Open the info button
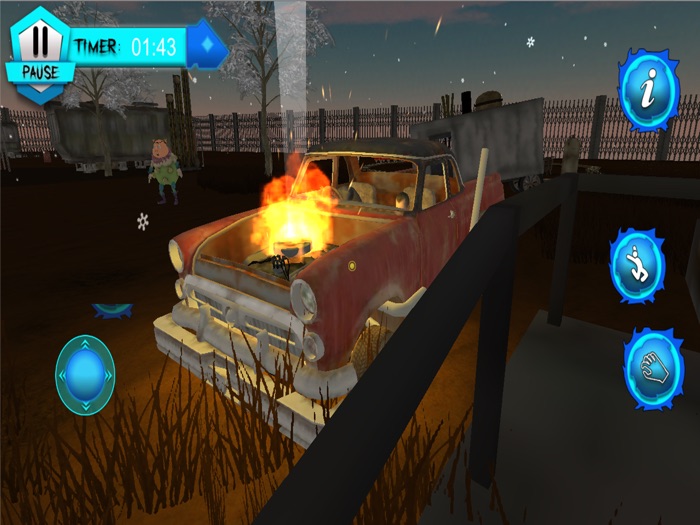This screenshot has height=525, width=700. coord(648,90)
